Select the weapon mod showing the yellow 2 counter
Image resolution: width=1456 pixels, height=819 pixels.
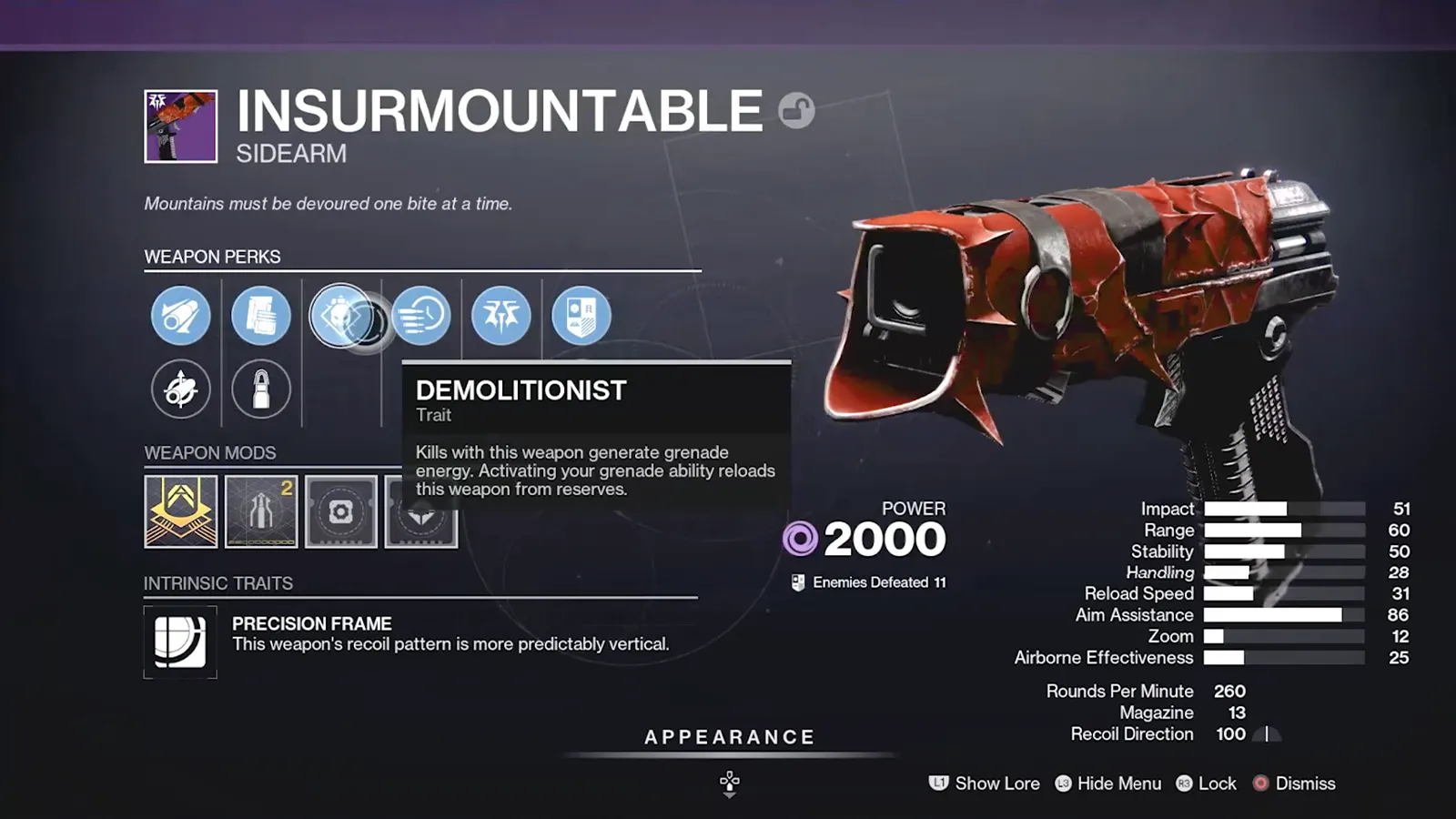[260, 511]
